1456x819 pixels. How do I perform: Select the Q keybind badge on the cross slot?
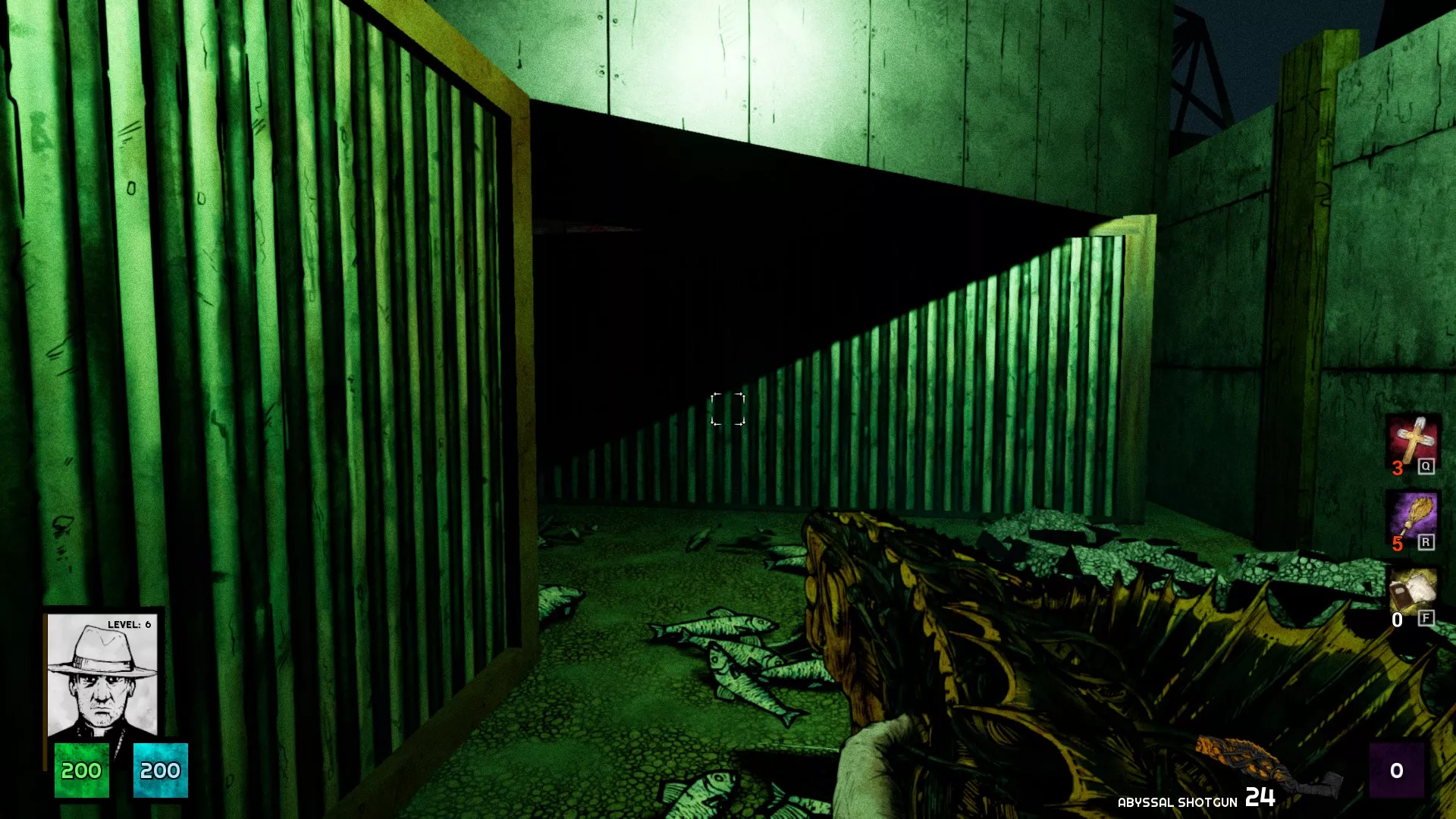tap(1427, 466)
